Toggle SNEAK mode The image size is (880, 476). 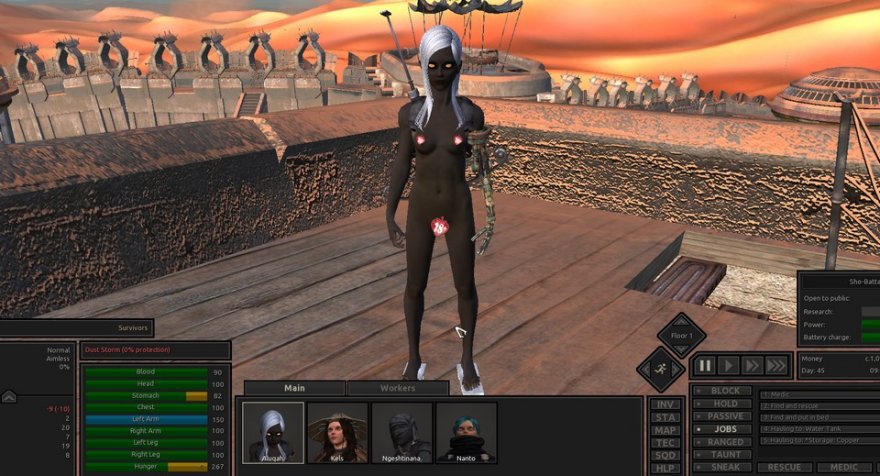pos(724,467)
